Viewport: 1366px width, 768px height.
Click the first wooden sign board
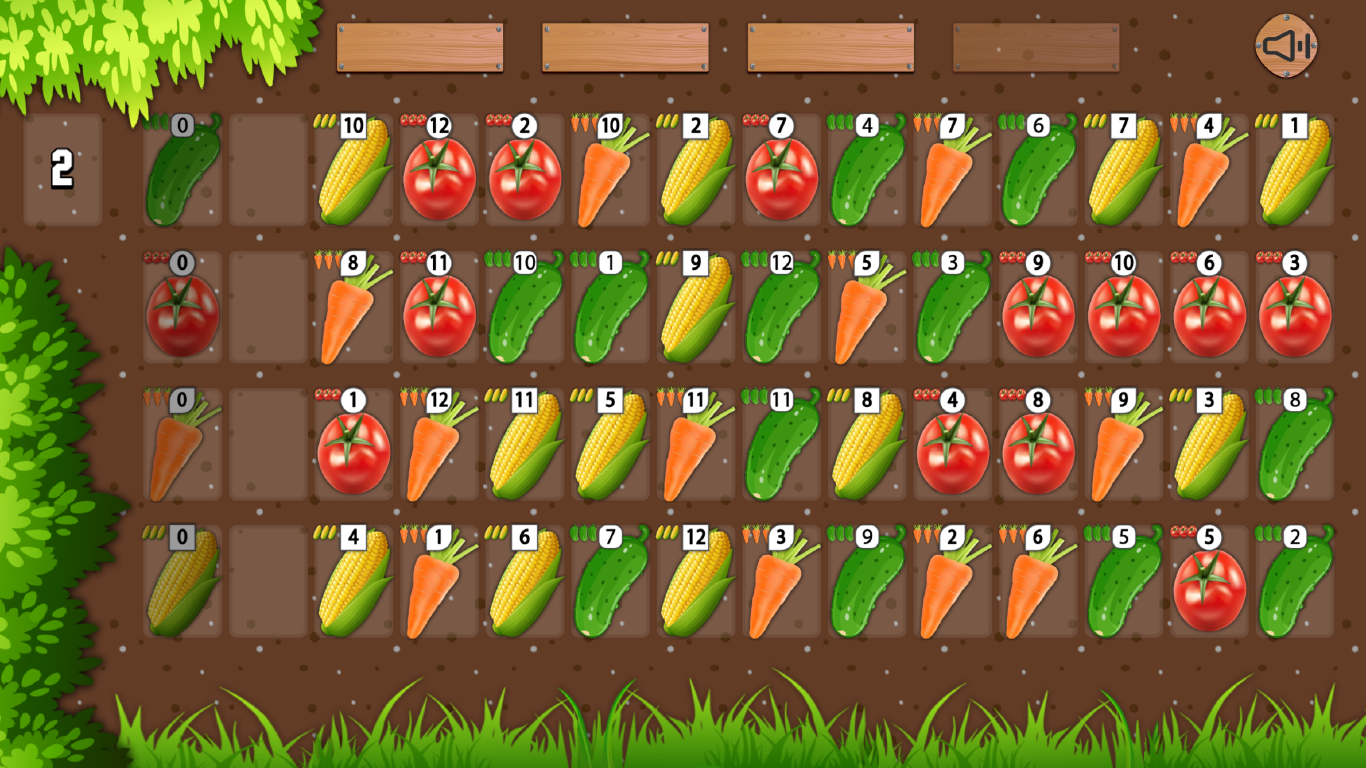point(420,45)
